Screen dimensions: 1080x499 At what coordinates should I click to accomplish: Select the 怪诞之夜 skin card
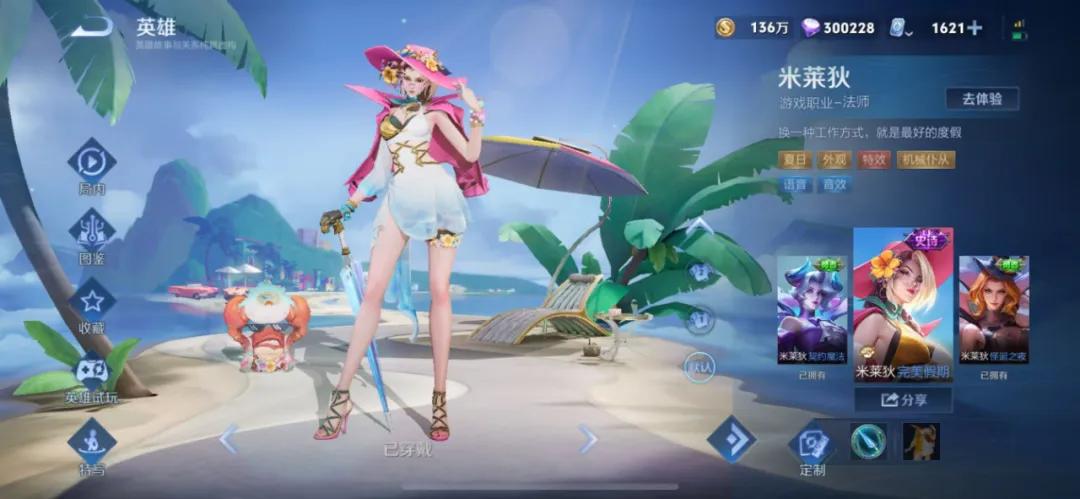(993, 310)
